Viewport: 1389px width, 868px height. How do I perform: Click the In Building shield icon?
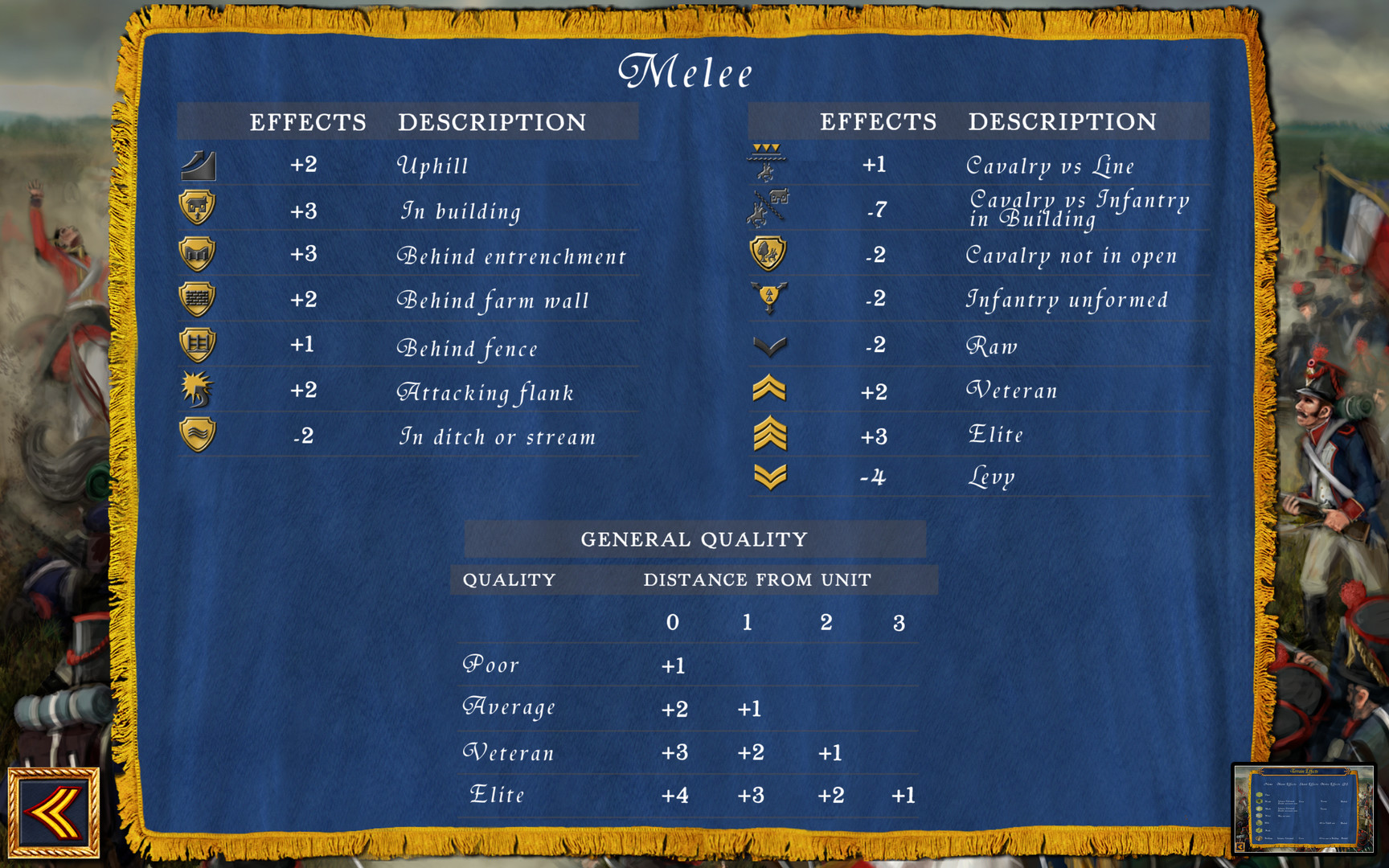[x=198, y=209]
